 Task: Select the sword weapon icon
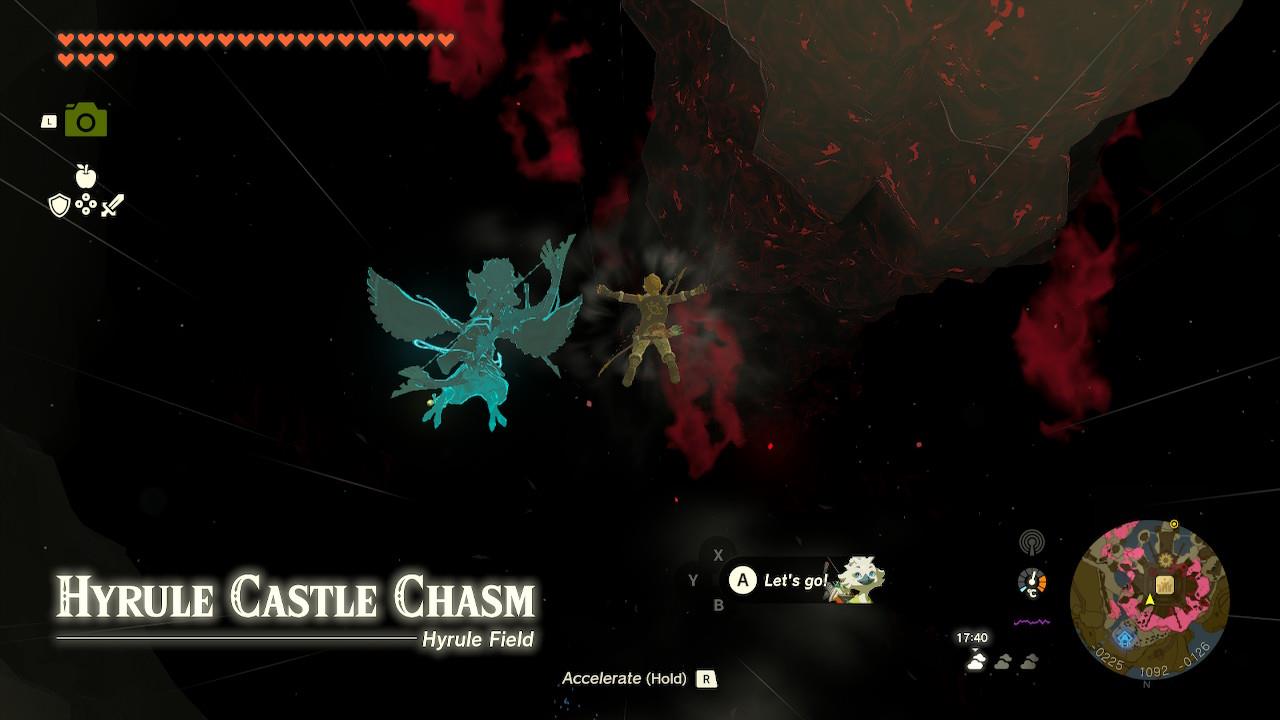click(112, 206)
